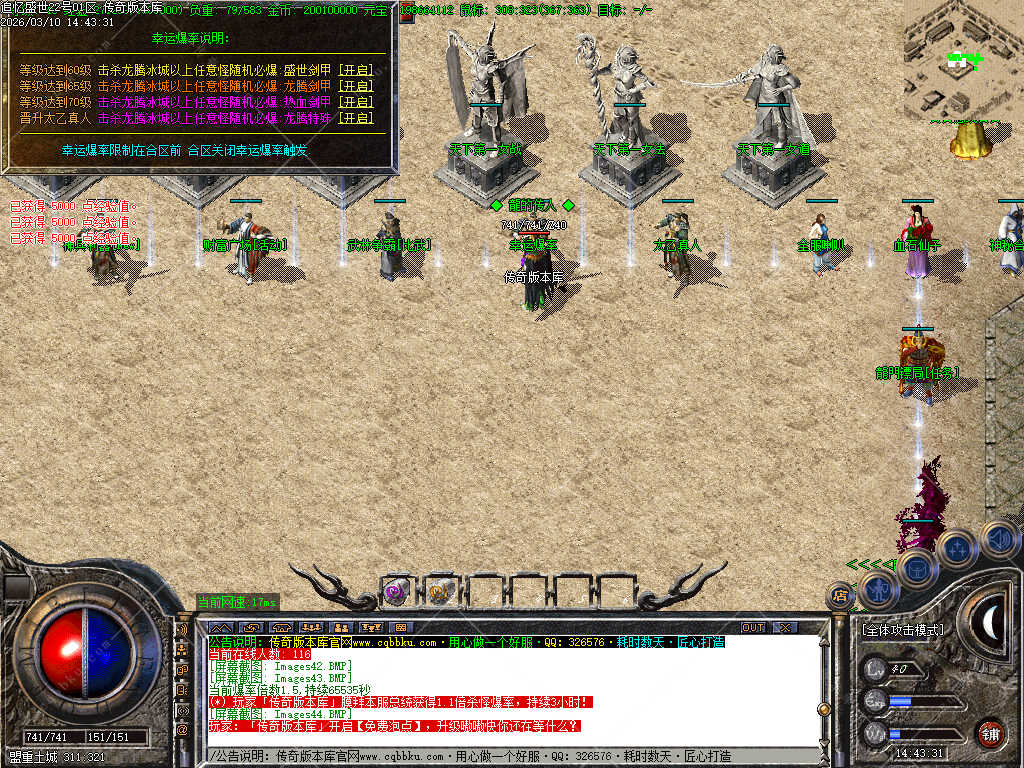
Task: Use the orange swirl scroll in the belt
Action: point(440,592)
